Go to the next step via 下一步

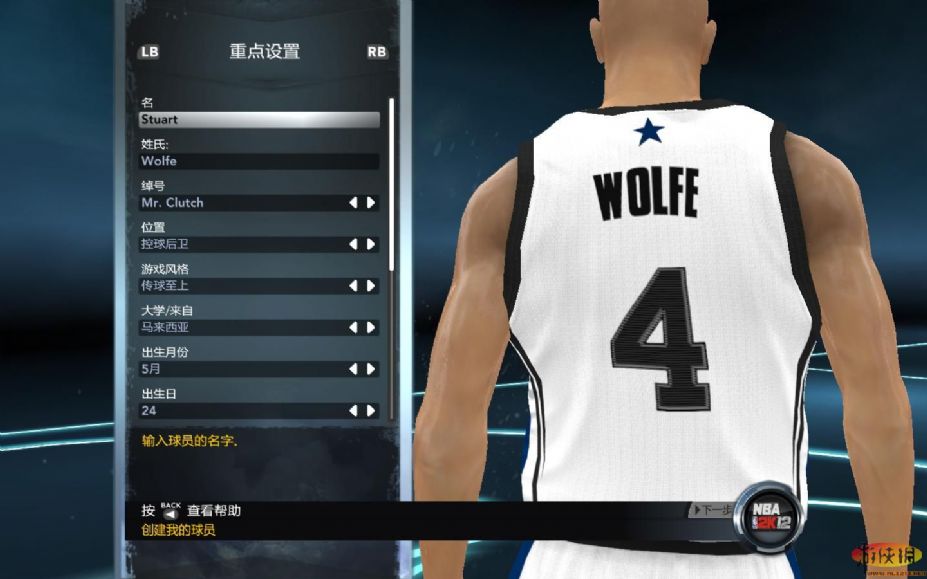[x=712, y=511]
